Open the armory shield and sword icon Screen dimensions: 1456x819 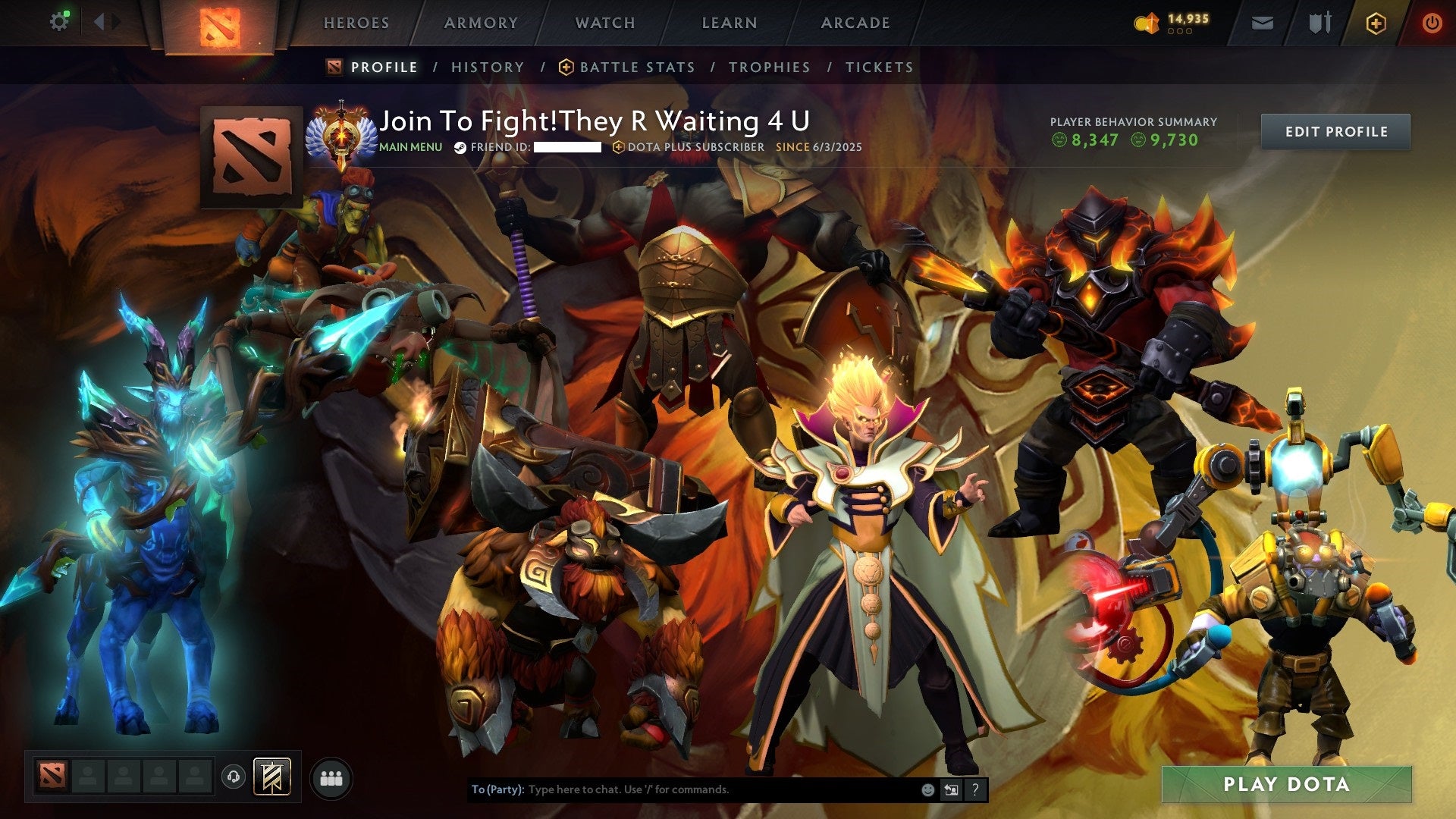1319,23
